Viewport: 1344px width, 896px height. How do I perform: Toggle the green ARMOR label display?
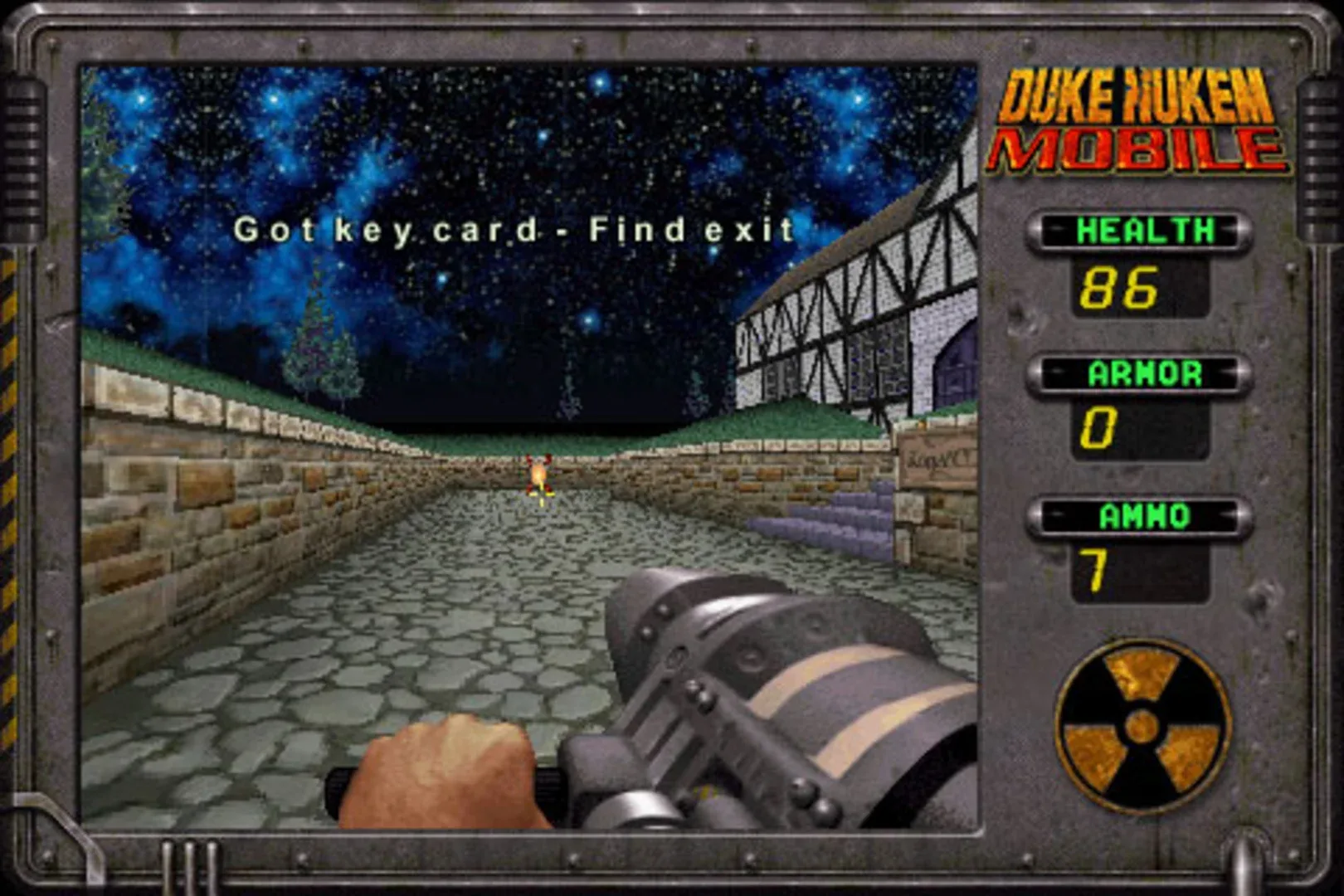tap(1137, 373)
